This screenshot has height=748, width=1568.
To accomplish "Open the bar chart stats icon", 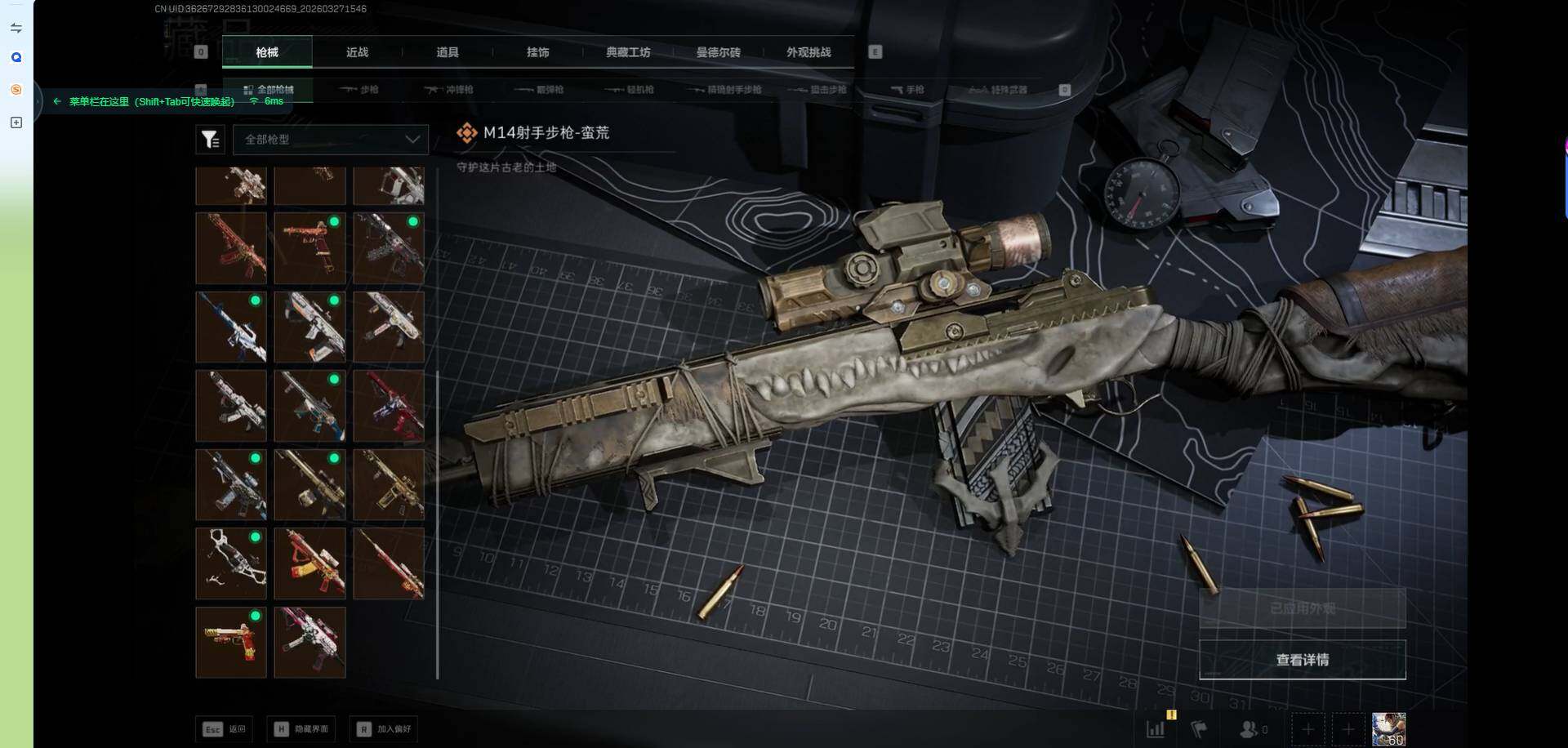I will (1156, 729).
